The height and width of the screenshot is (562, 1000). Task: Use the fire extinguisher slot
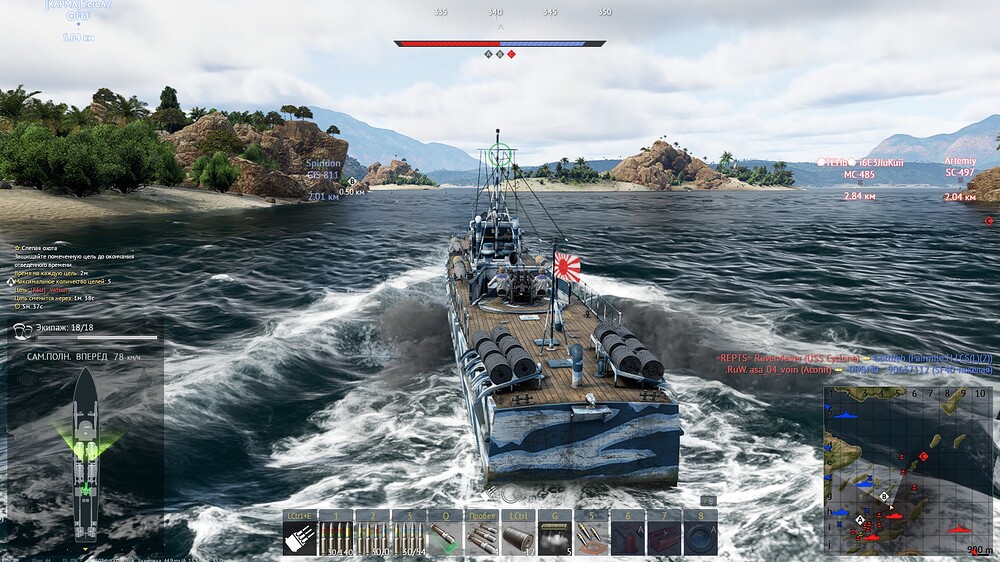click(x=627, y=537)
